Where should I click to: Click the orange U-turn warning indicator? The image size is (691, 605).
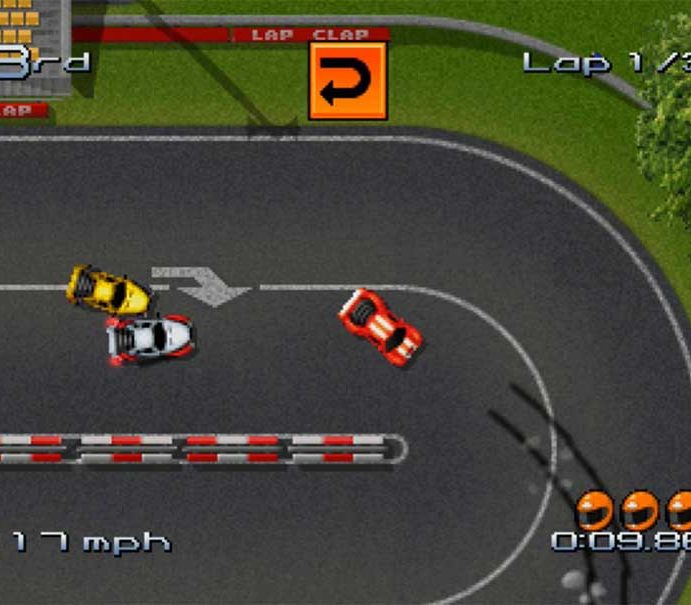tap(347, 82)
